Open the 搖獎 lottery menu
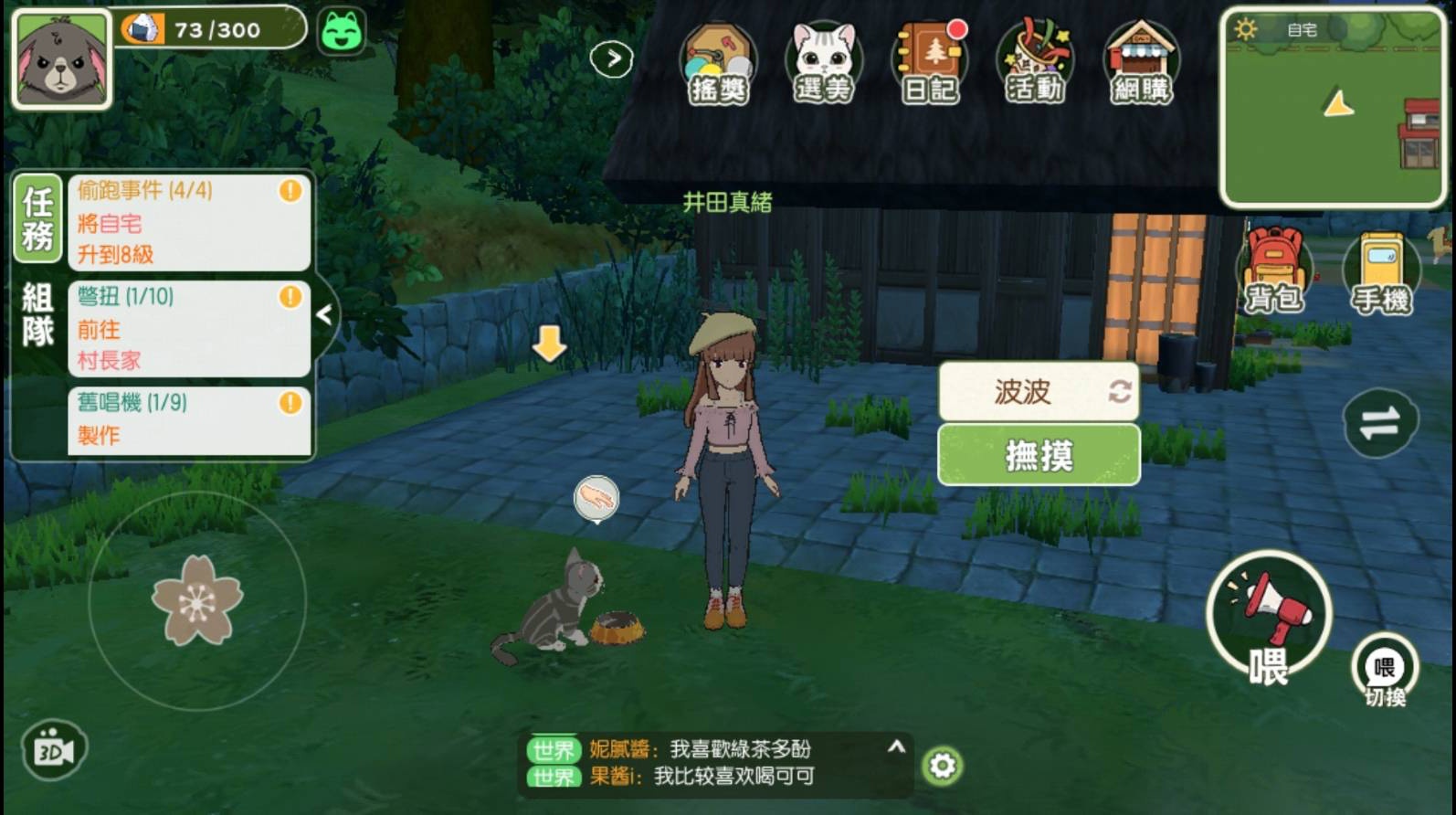 pos(718,64)
